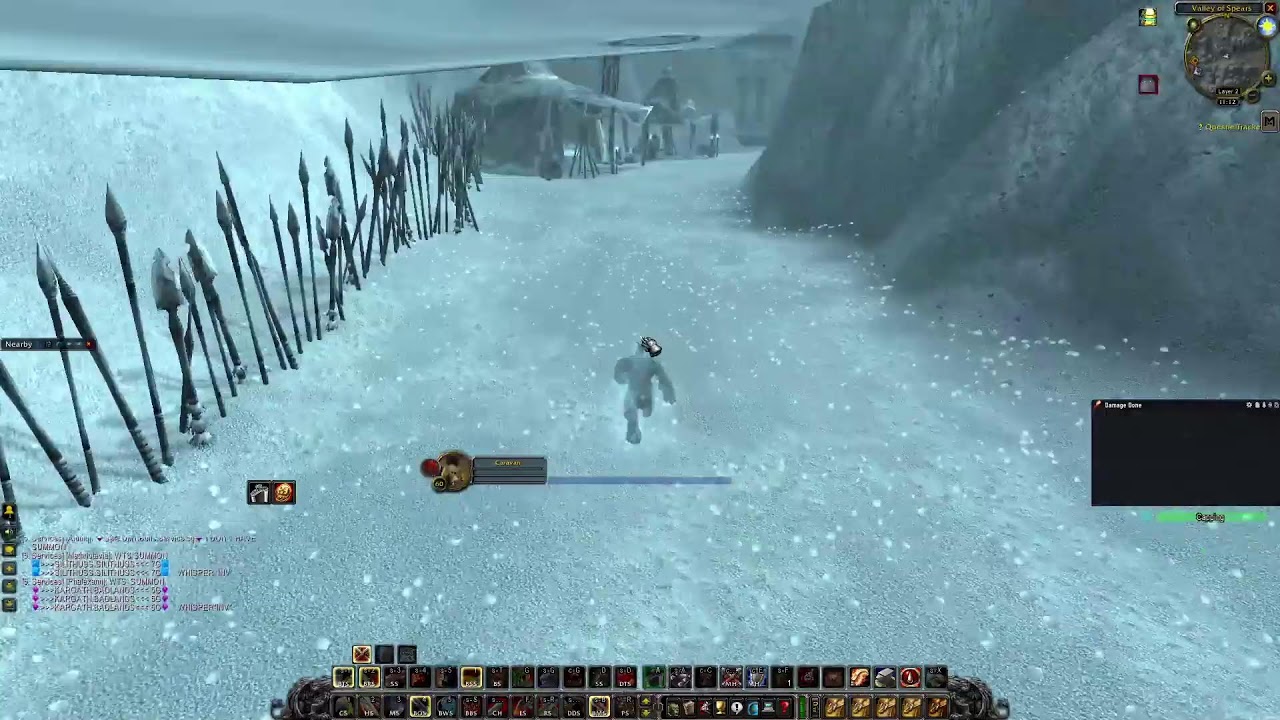
Task: Open the red question mark help button
Action: (x=785, y=708)
